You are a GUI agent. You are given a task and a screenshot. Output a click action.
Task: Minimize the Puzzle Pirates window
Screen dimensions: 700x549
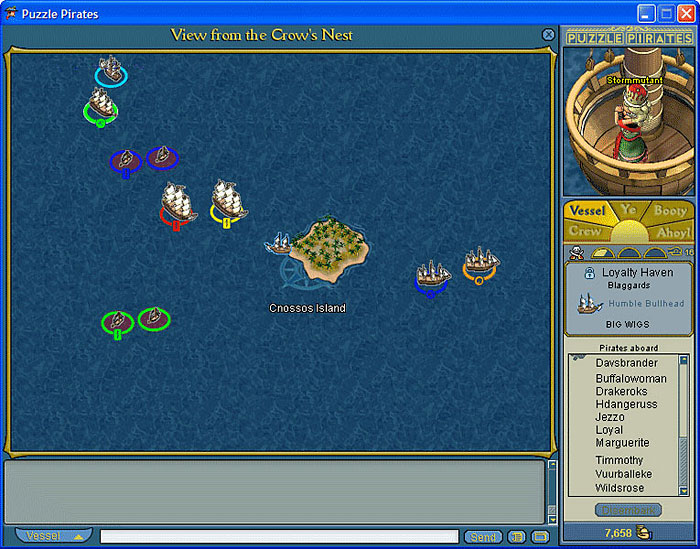coord(646,13)
